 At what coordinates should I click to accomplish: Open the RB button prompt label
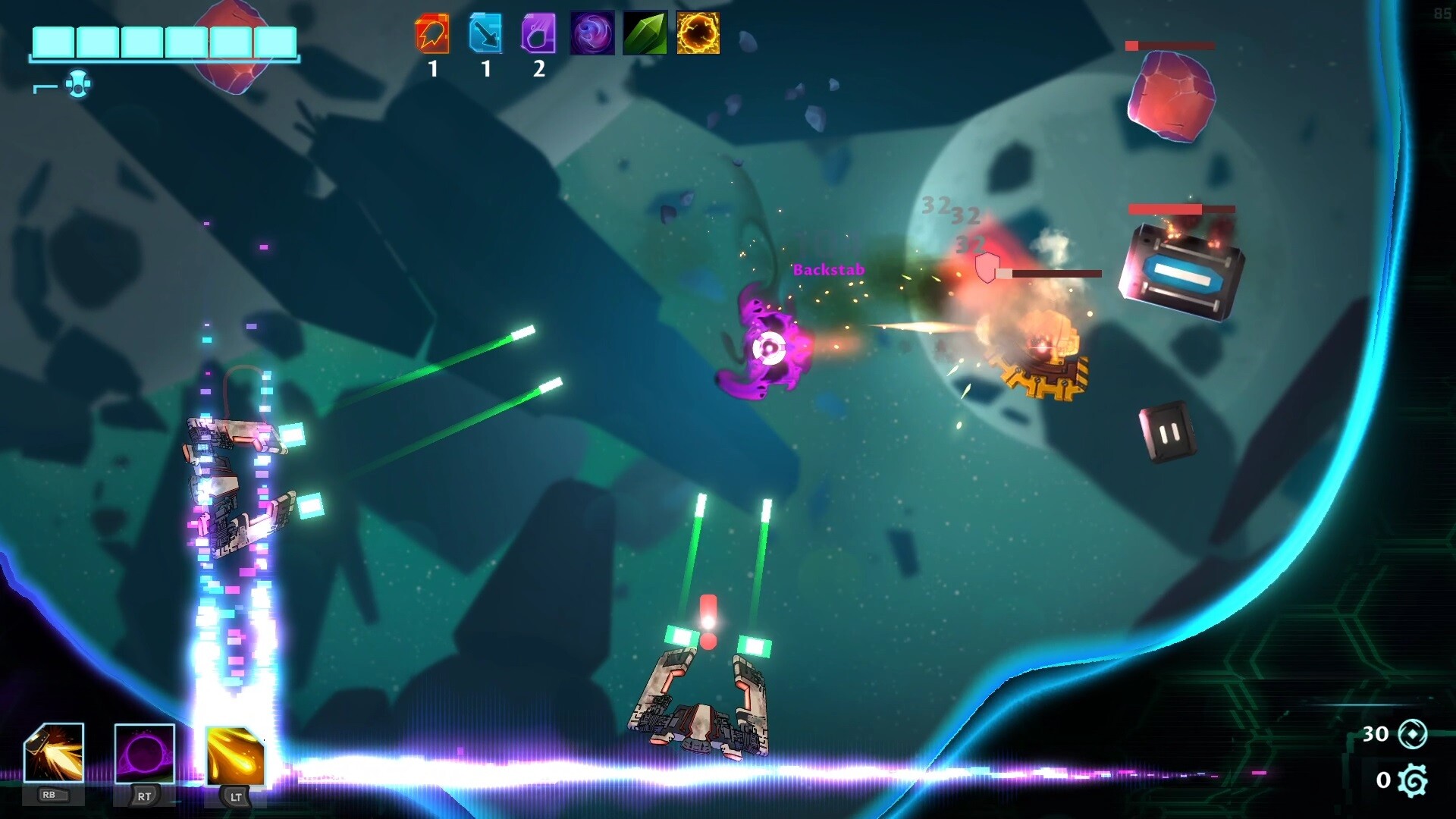(x=52, y=796)
